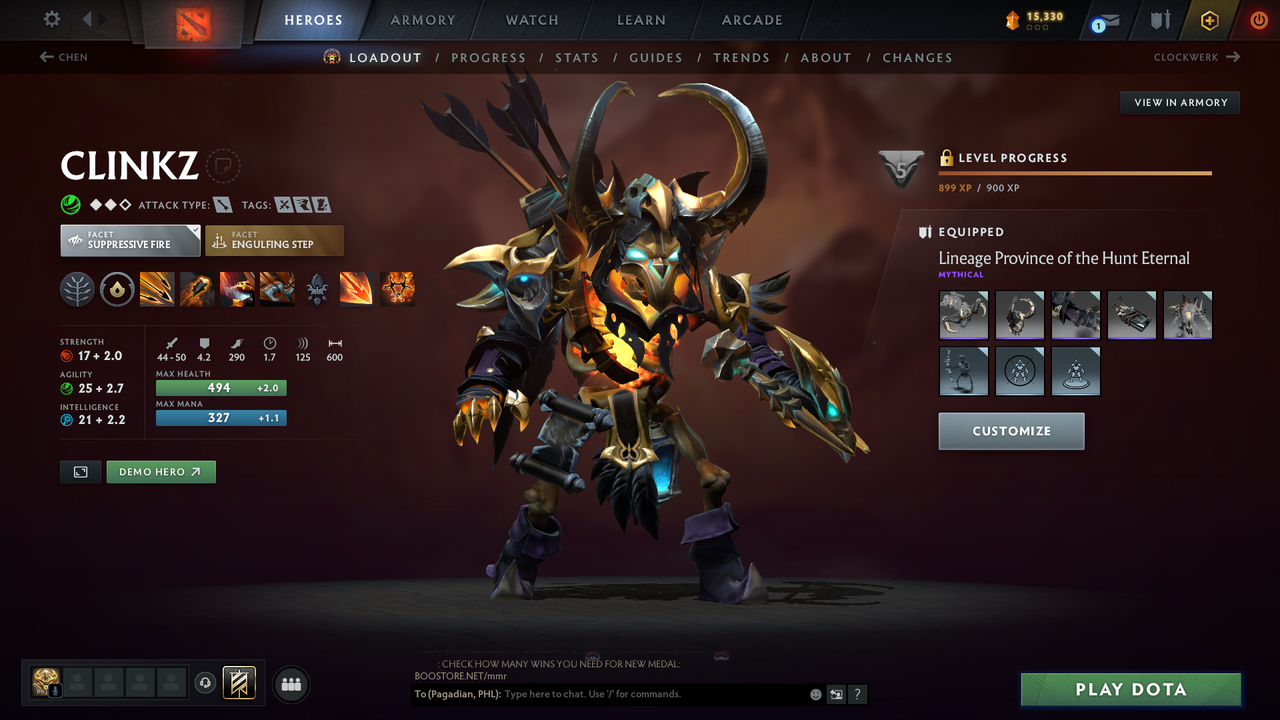
Task: Click the Level Progress XP bar
Action: [1075, 173]
